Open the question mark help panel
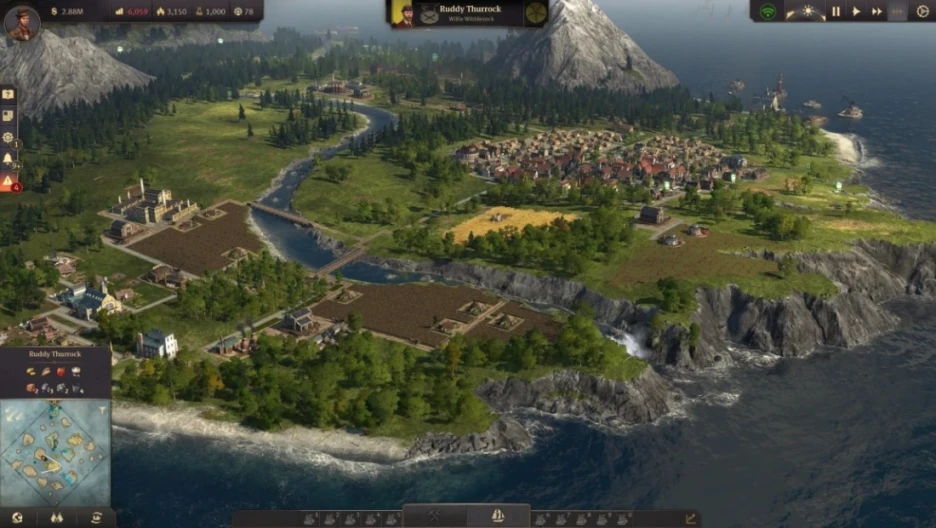 point(8,94)
